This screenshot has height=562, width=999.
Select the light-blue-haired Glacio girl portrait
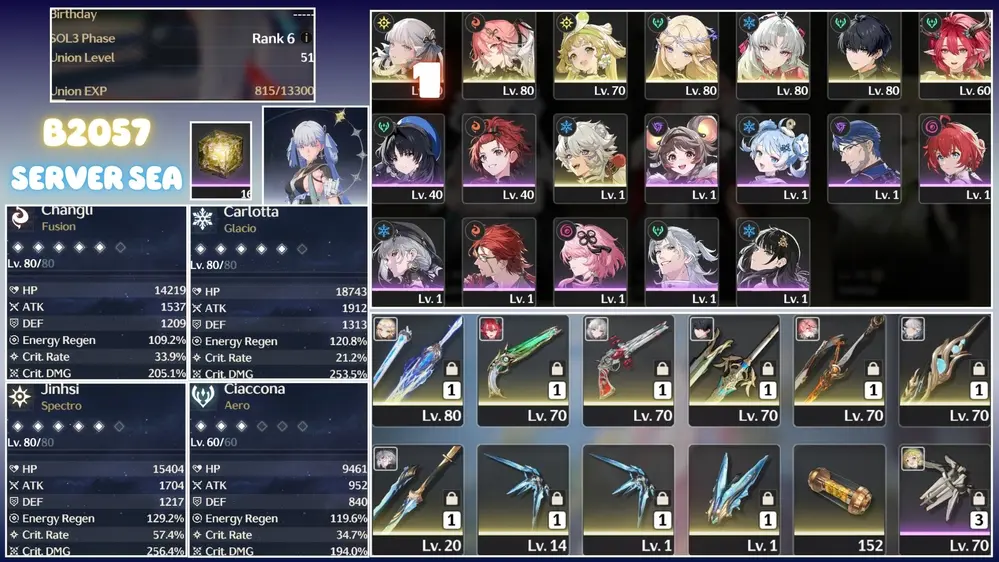(773, 158)
